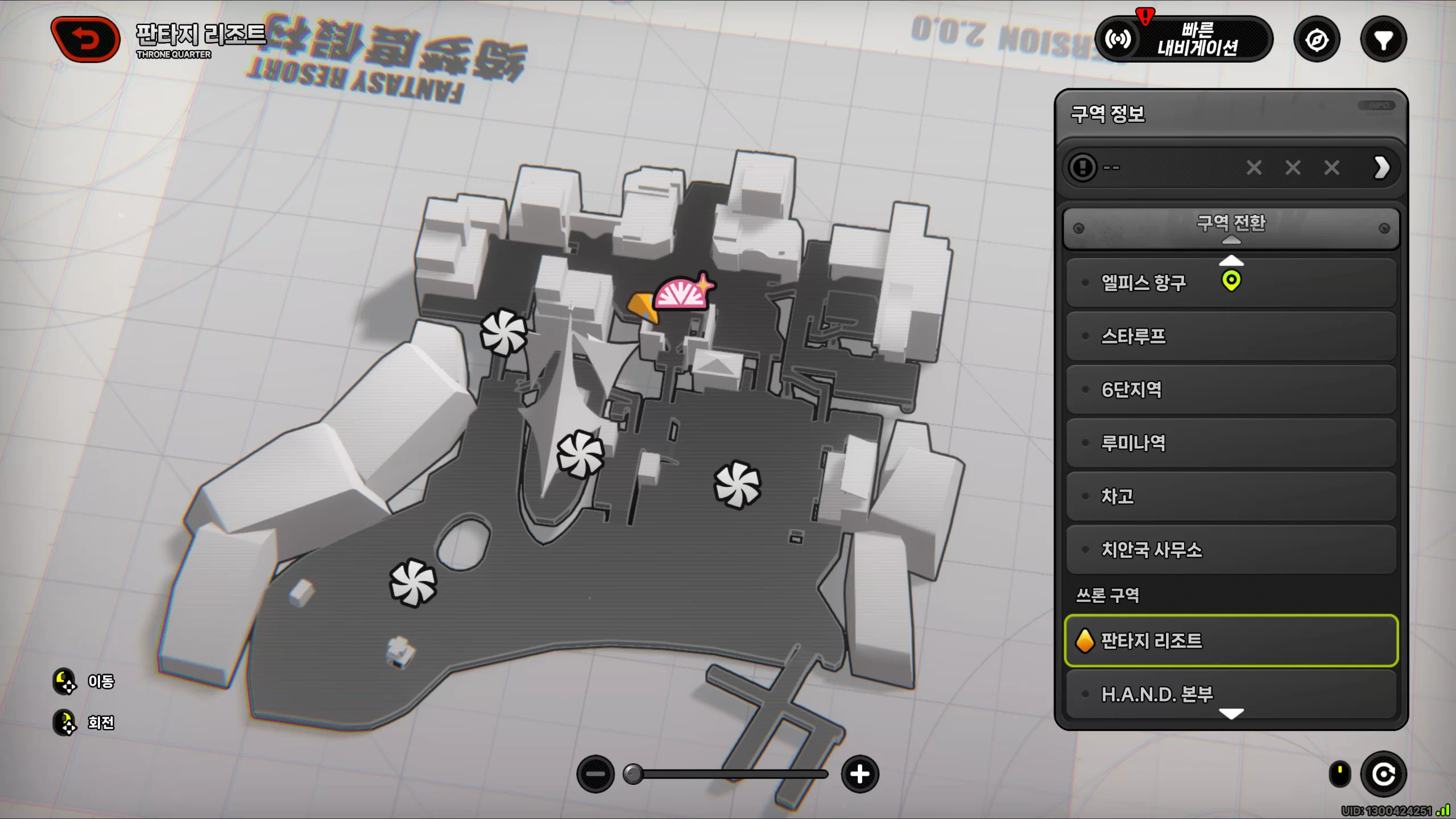Click the map zoom slider handle
Screen dimensions: 1456x819
(x=633, y=774)
